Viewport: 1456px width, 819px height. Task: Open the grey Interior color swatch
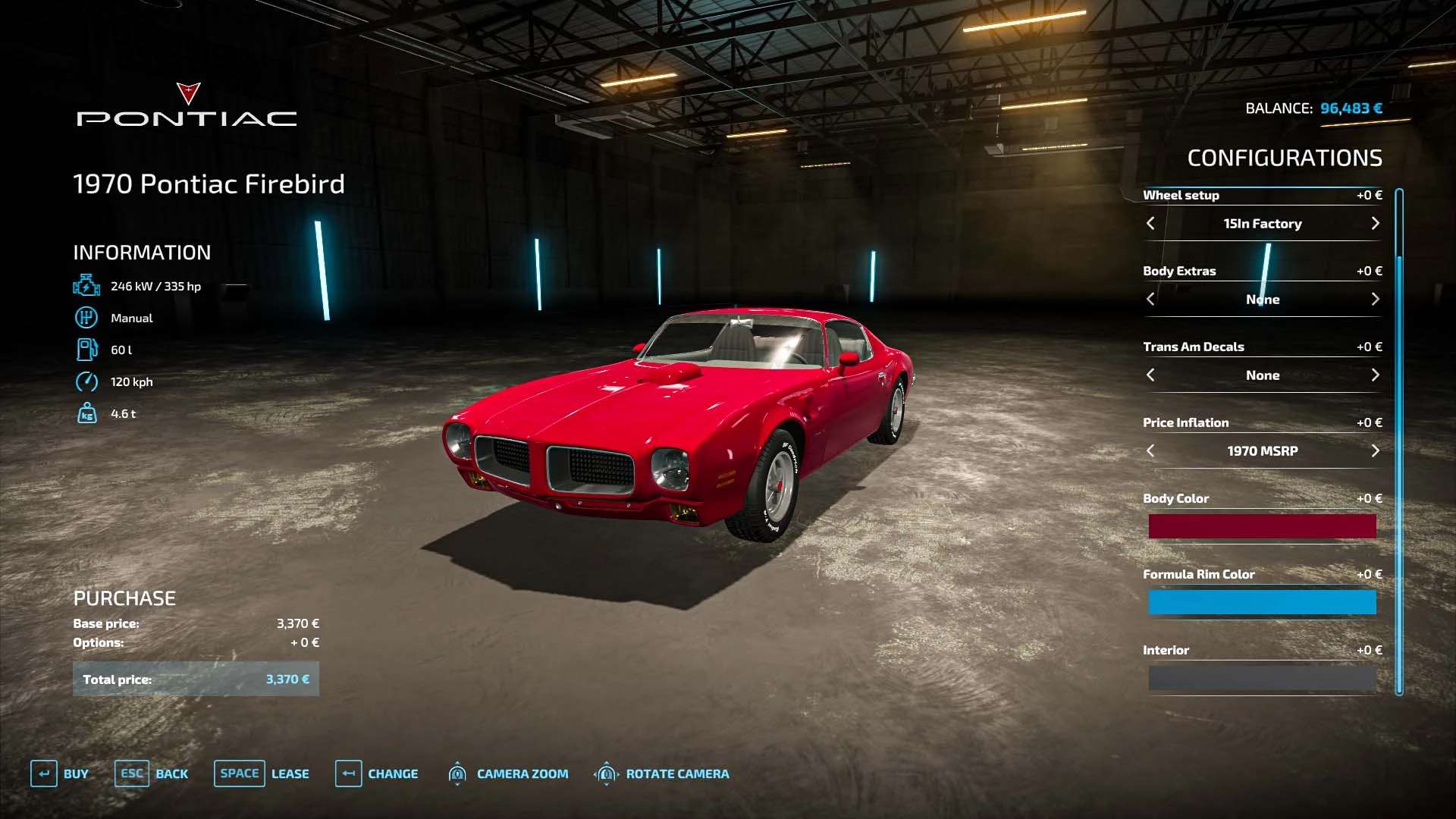1262,678
